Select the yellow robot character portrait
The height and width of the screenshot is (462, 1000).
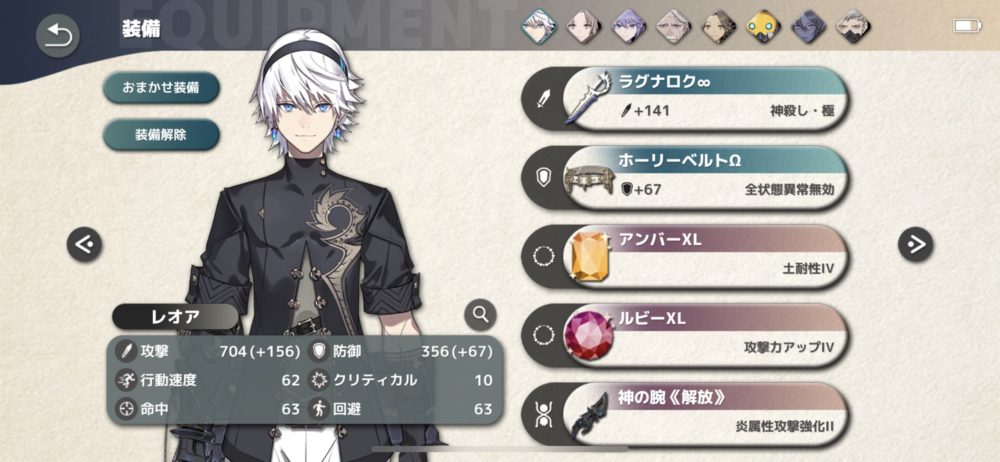[x=764, y=26]
